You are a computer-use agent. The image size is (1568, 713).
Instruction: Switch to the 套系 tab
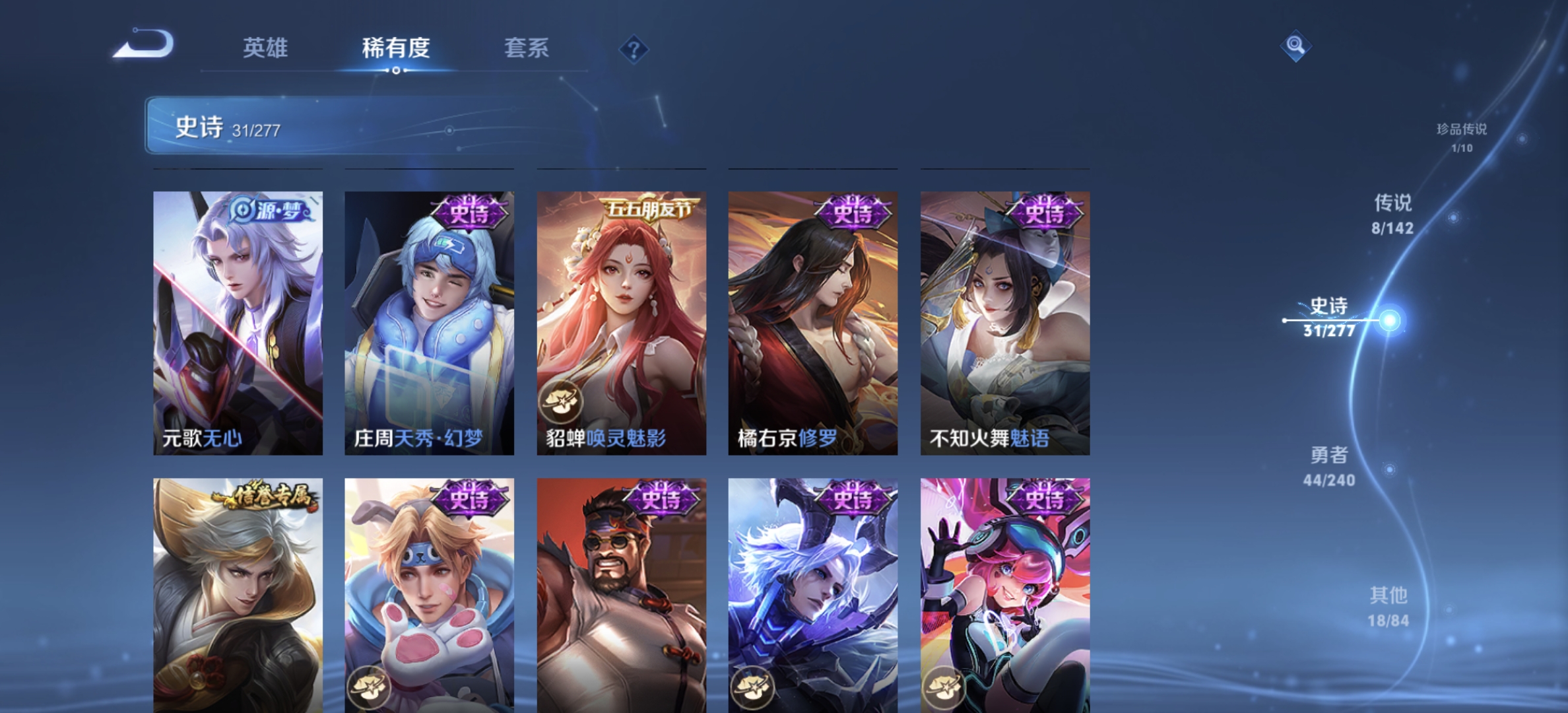point(527,48)
